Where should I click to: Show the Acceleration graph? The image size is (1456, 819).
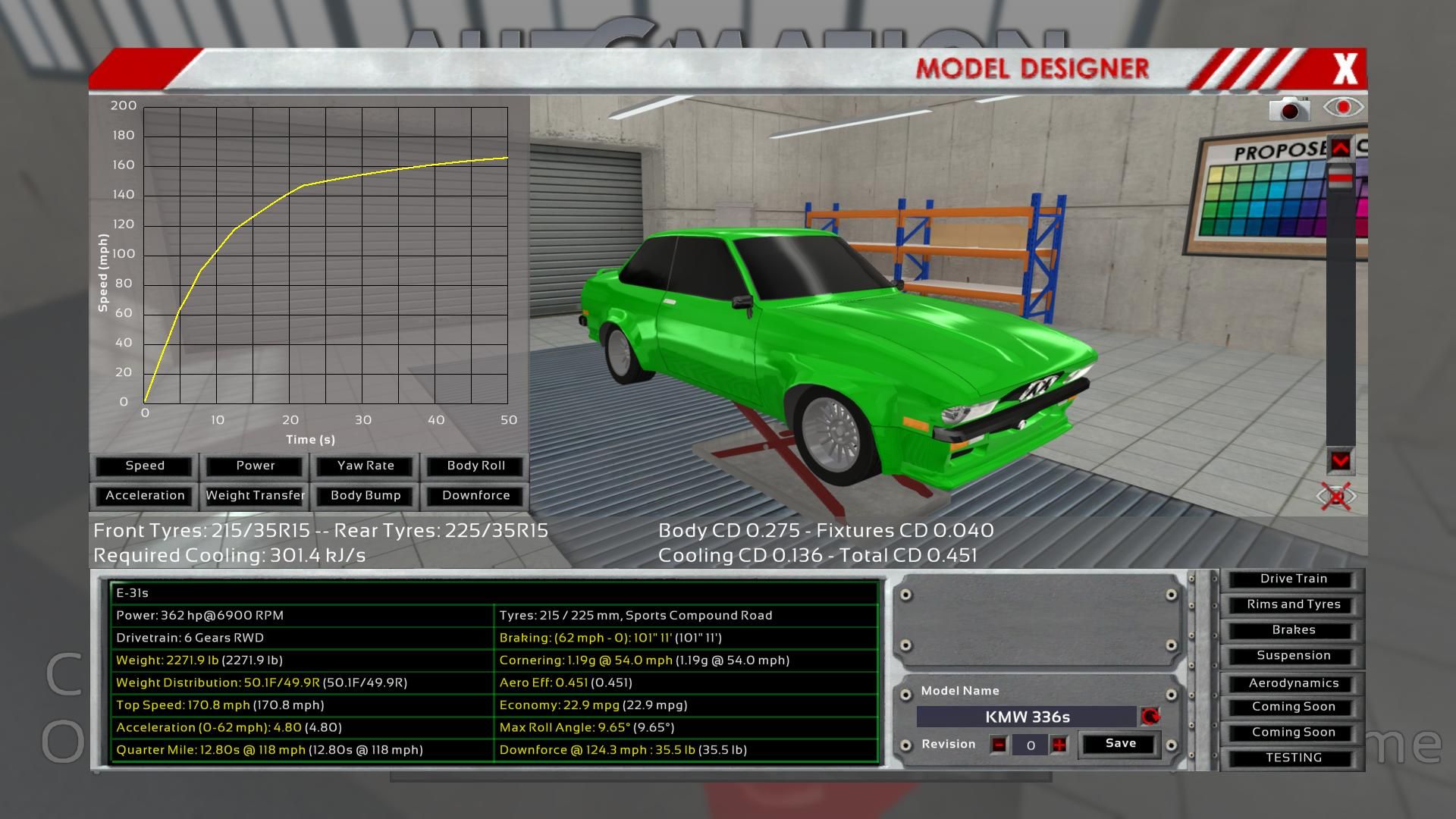[x=145, y=495]
